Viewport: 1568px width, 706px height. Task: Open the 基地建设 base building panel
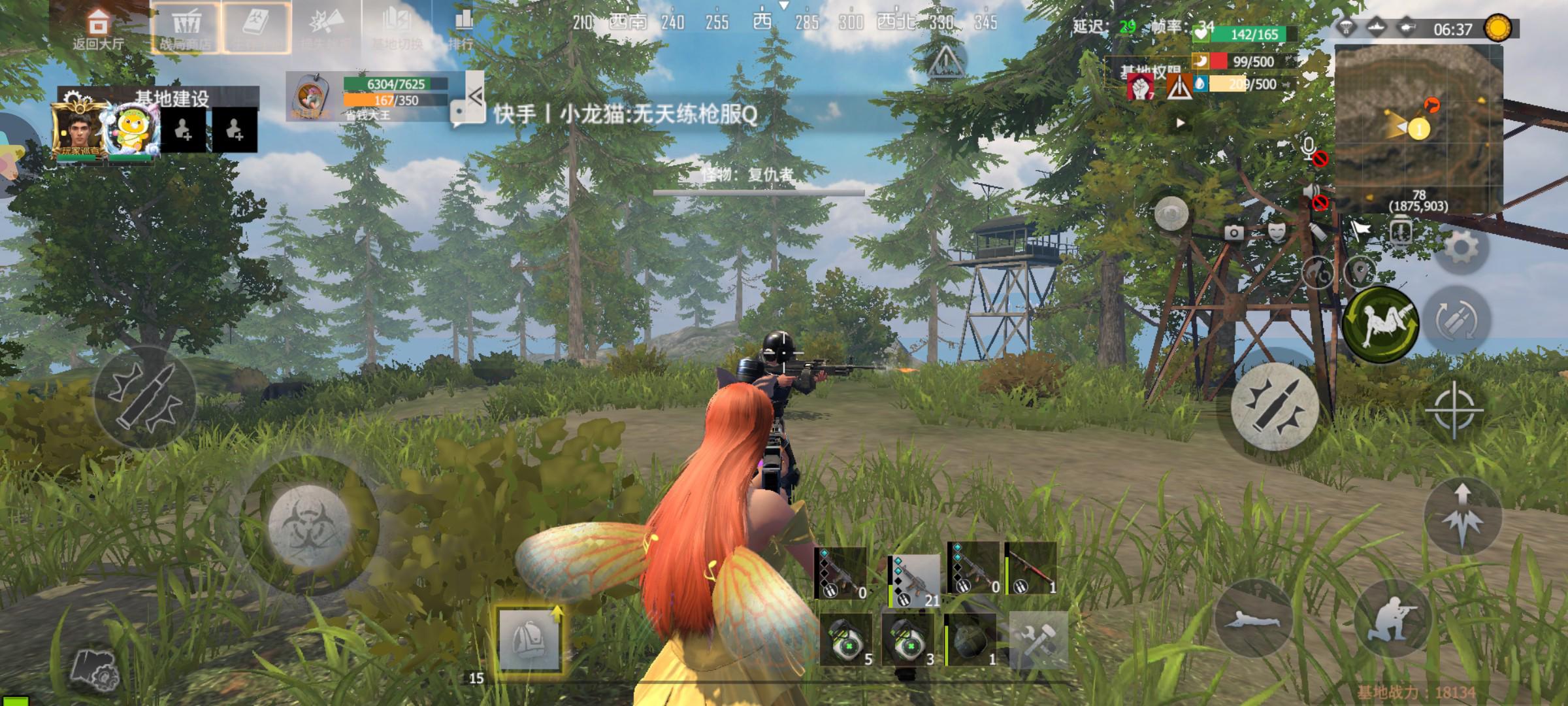(x=171, y=98)
